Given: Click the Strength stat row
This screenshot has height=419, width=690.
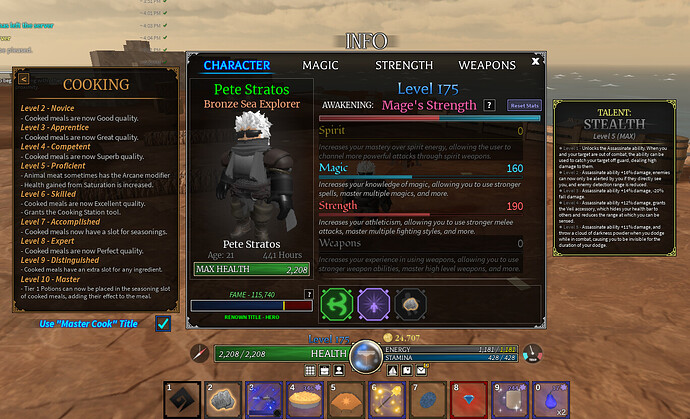Looking at the screenshot, I should [421, 206].
